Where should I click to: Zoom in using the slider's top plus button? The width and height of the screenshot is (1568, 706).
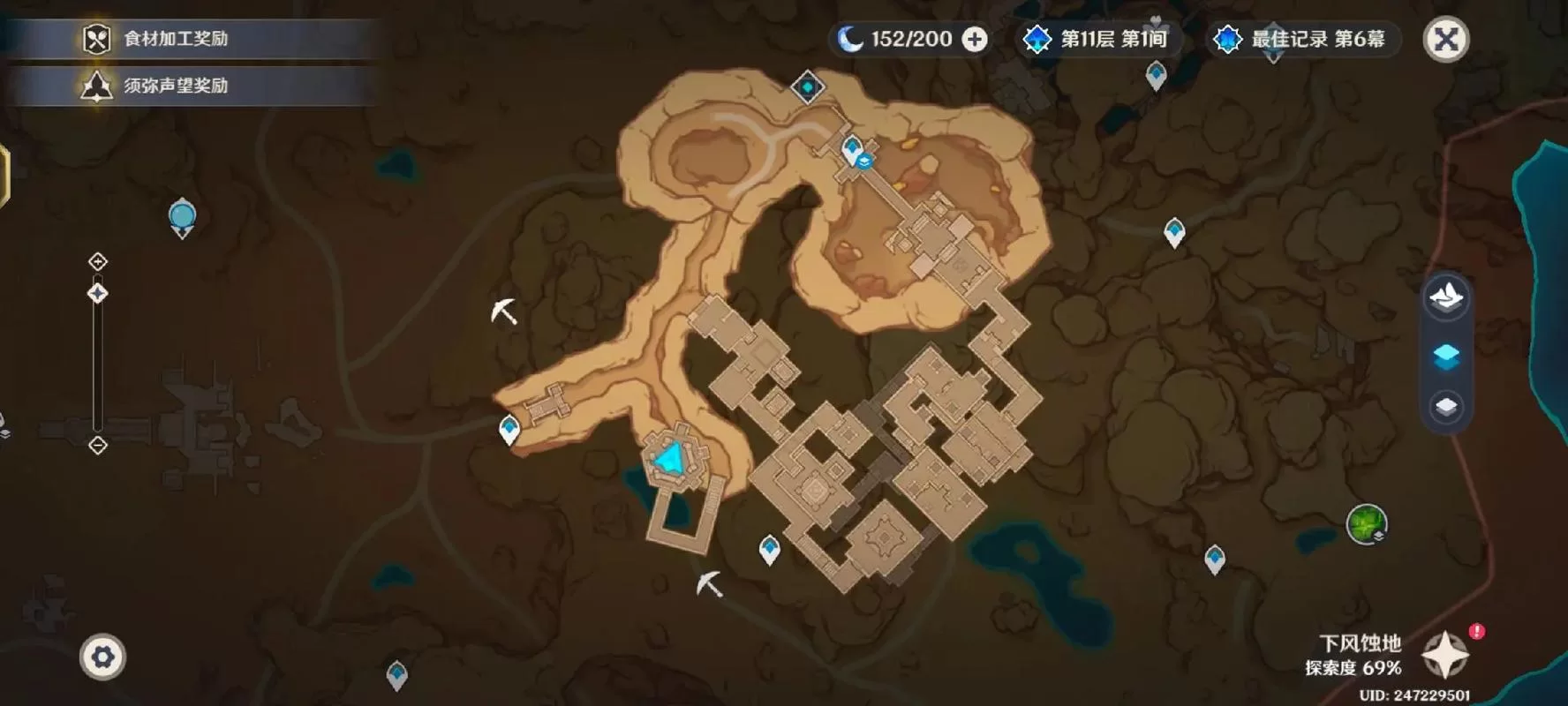[x=98, y=261]
